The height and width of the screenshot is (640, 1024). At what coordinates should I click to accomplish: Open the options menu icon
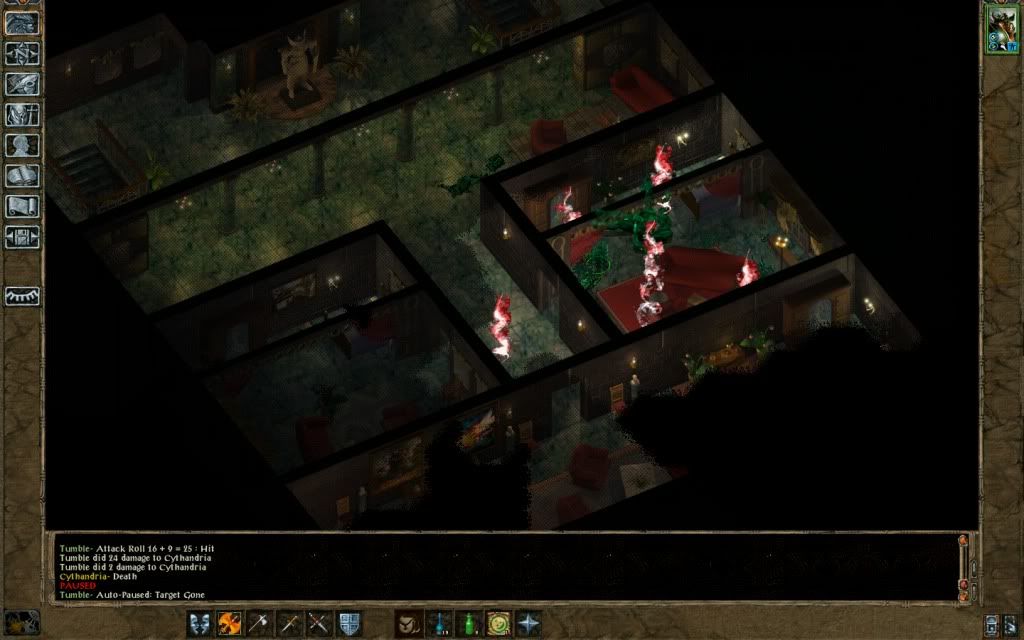tap(21, 237)
